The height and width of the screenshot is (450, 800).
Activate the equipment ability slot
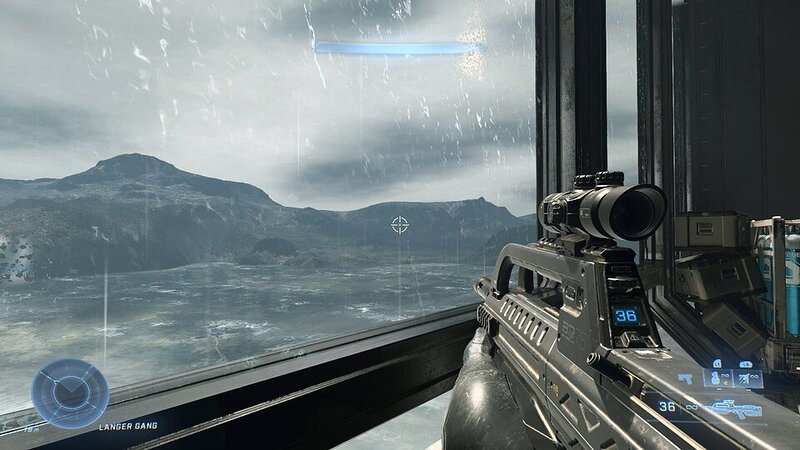tap(745, 379)
